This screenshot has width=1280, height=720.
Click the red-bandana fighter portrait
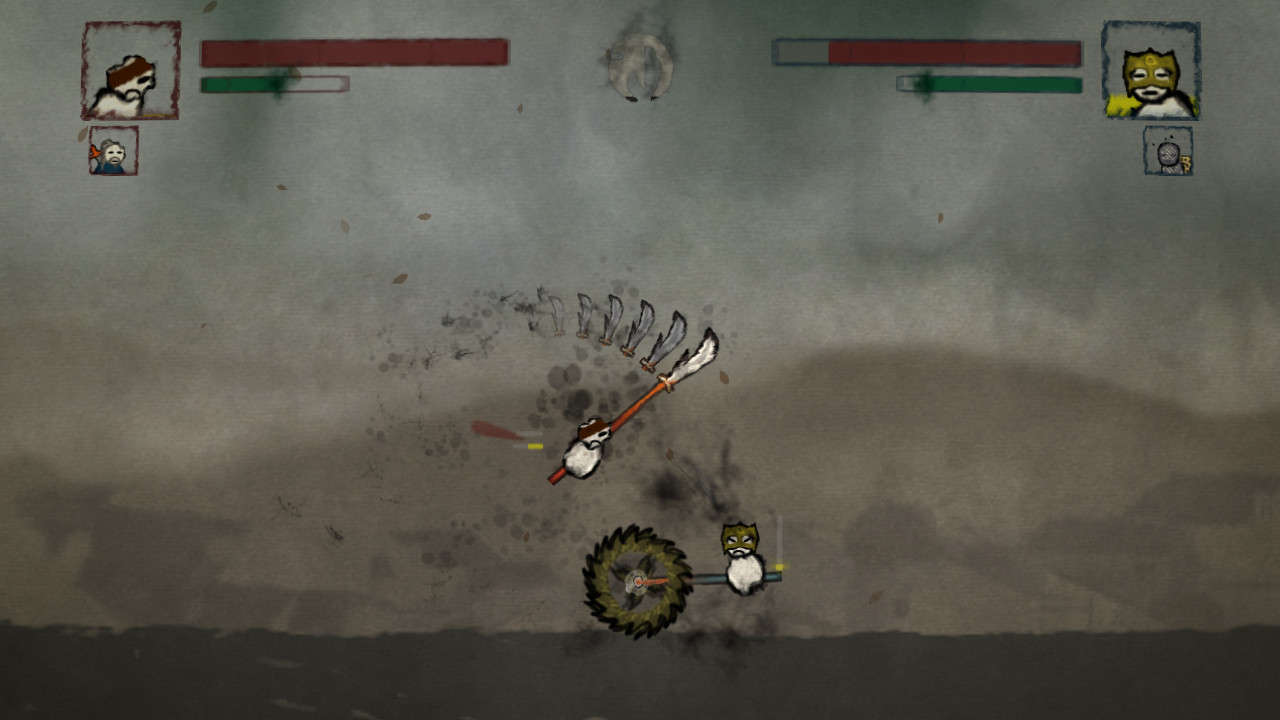[131, 71]
